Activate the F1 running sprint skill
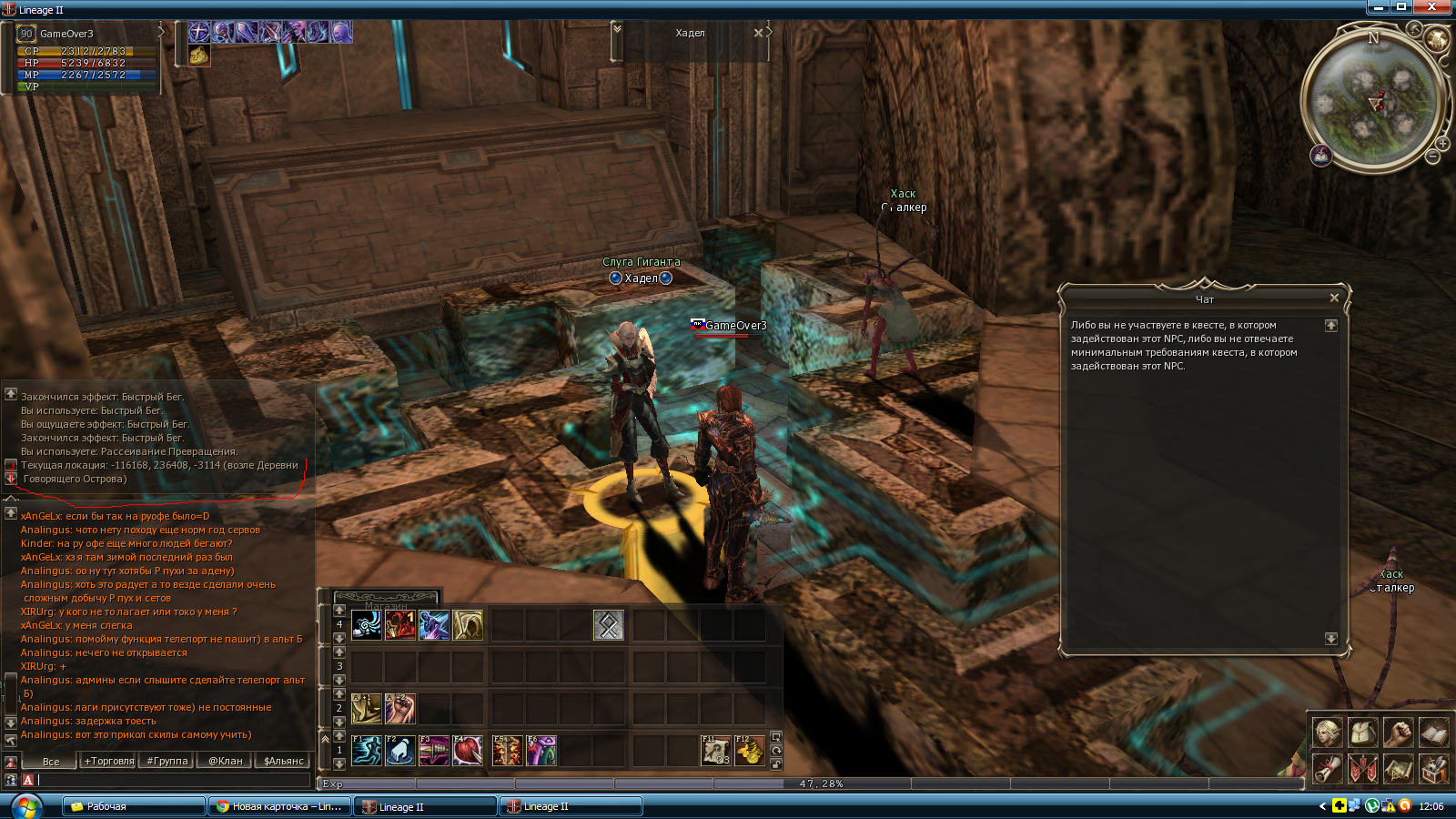The width and height of the screenshot is (1456, 819). (367, 751)
